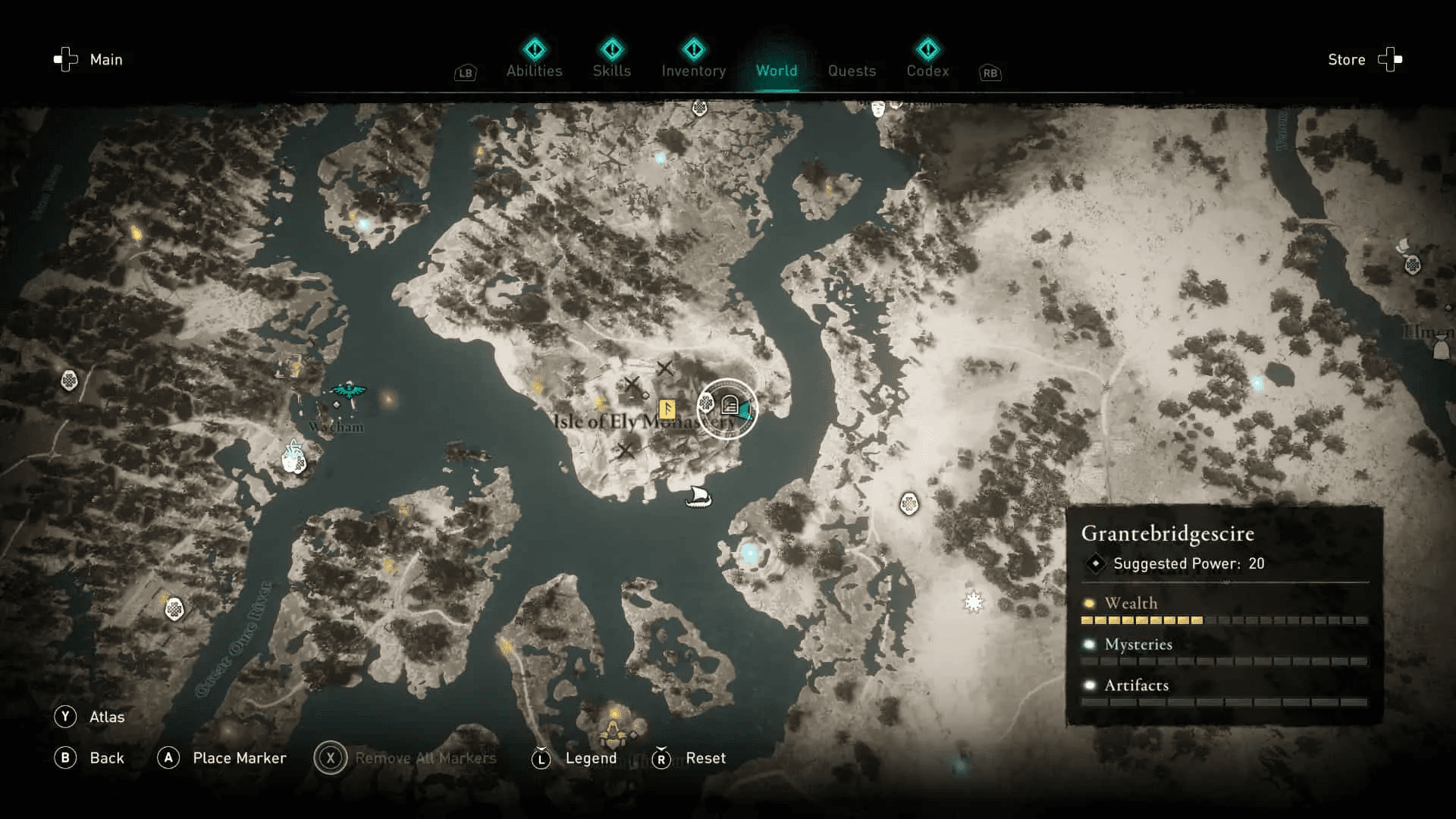The height and width of the screenshot is (819, 1456).
Task: Open the Abilities menu icon
Action: (x=535, y=50)
